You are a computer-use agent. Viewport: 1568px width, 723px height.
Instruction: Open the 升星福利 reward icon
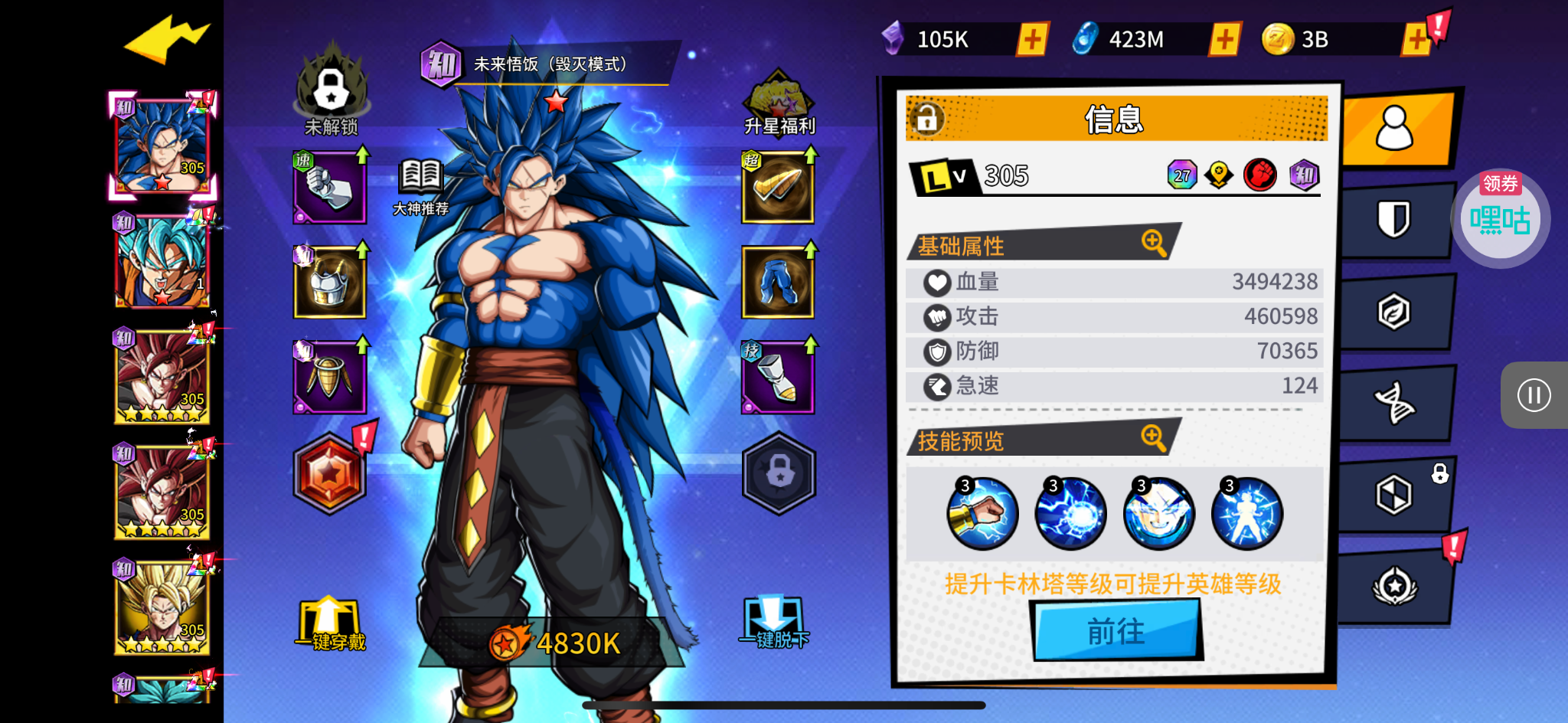(779, 103)
